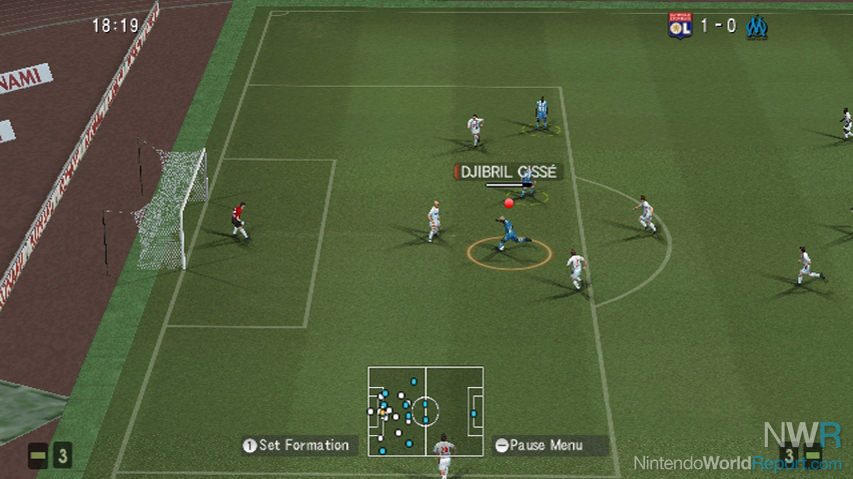Viewport: 853px width, 479px height.
Task: Open the Pause Menu
Action: pos(551,446)
